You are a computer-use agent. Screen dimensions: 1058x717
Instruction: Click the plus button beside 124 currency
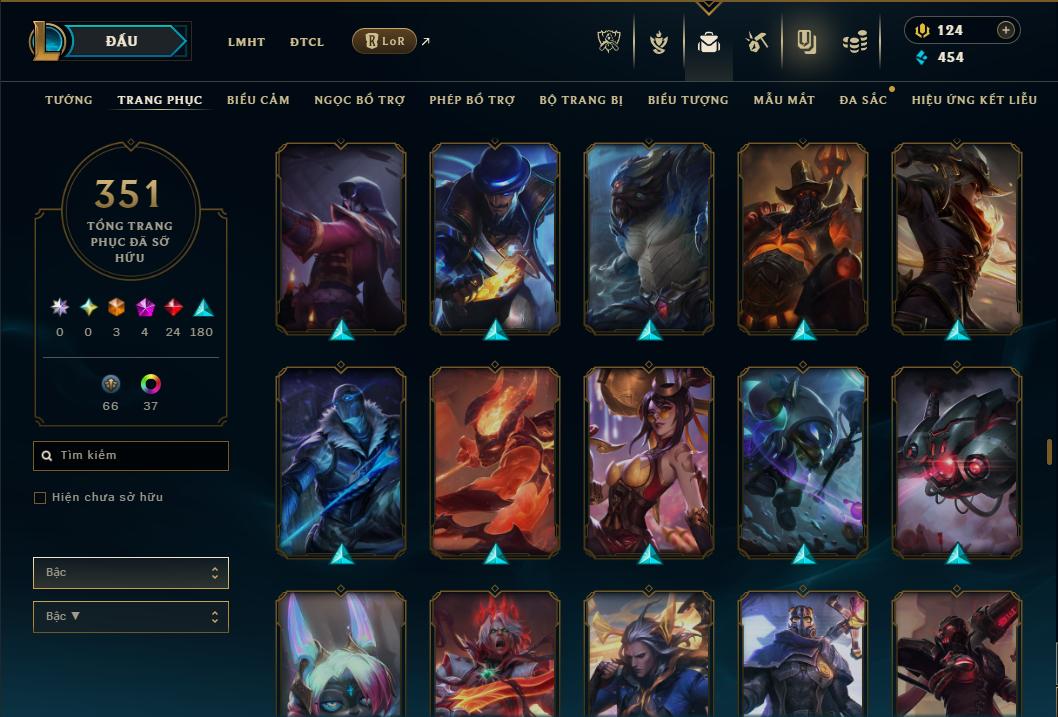tap(1005, 30)
